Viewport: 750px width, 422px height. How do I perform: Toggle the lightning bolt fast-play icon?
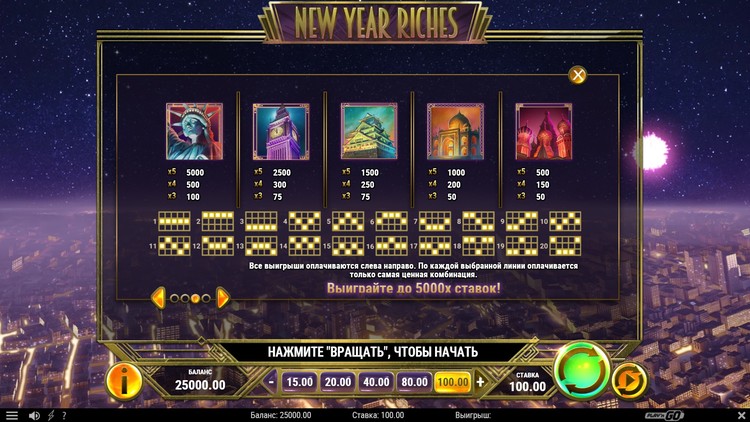point(51,415)
